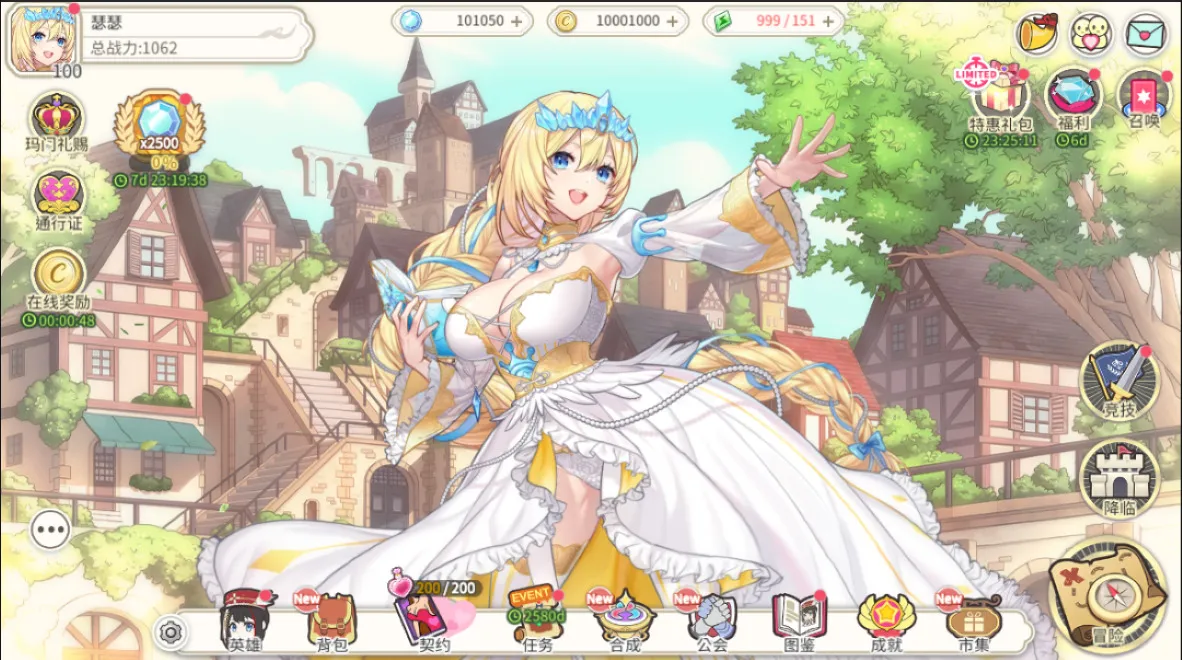The width and height of the screenshot is (1182, 660).
Task: Add more diamonds with plus button
Action: coord(516,21)
